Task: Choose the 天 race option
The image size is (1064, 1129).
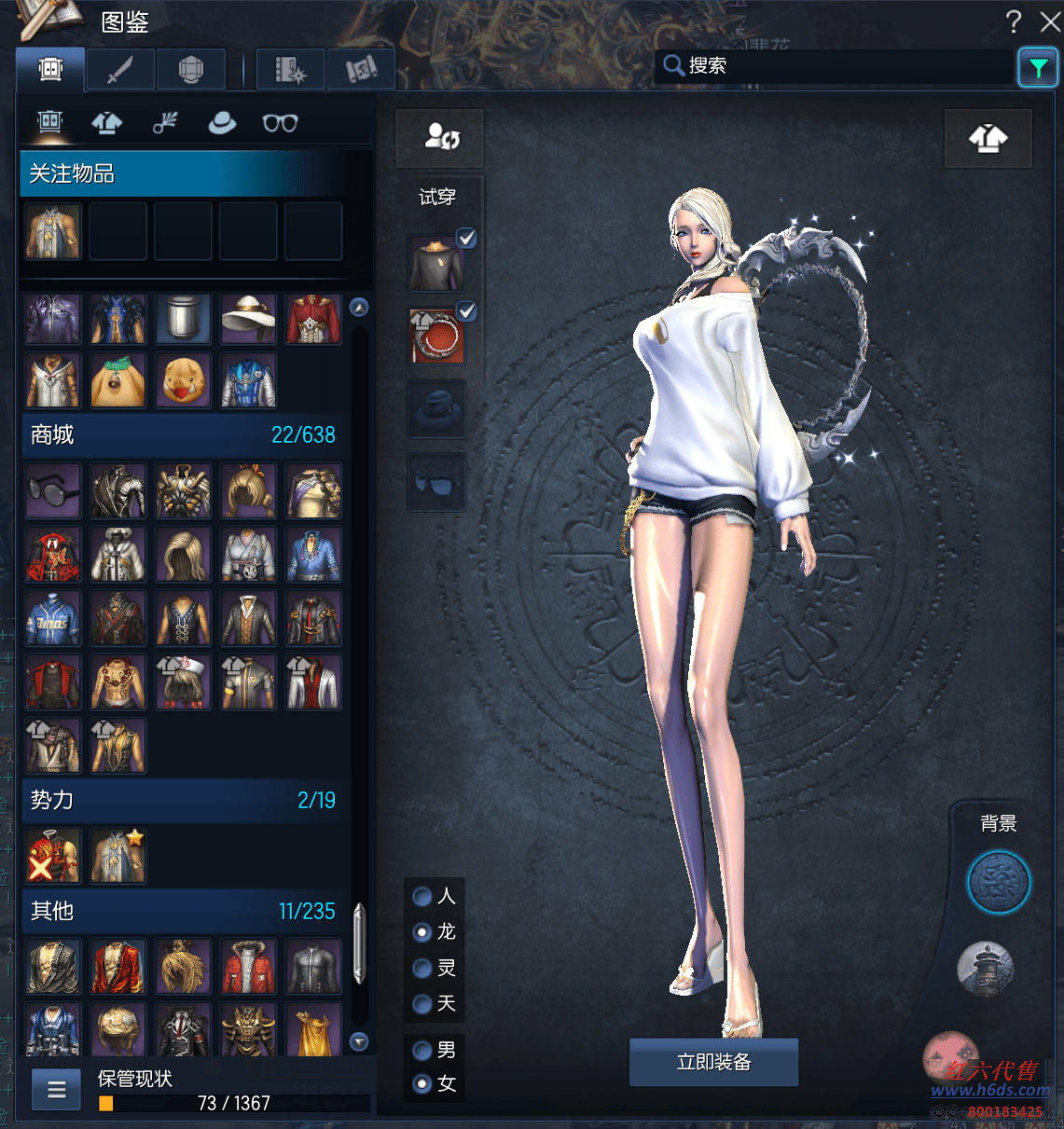Action: pos(422,1004)
